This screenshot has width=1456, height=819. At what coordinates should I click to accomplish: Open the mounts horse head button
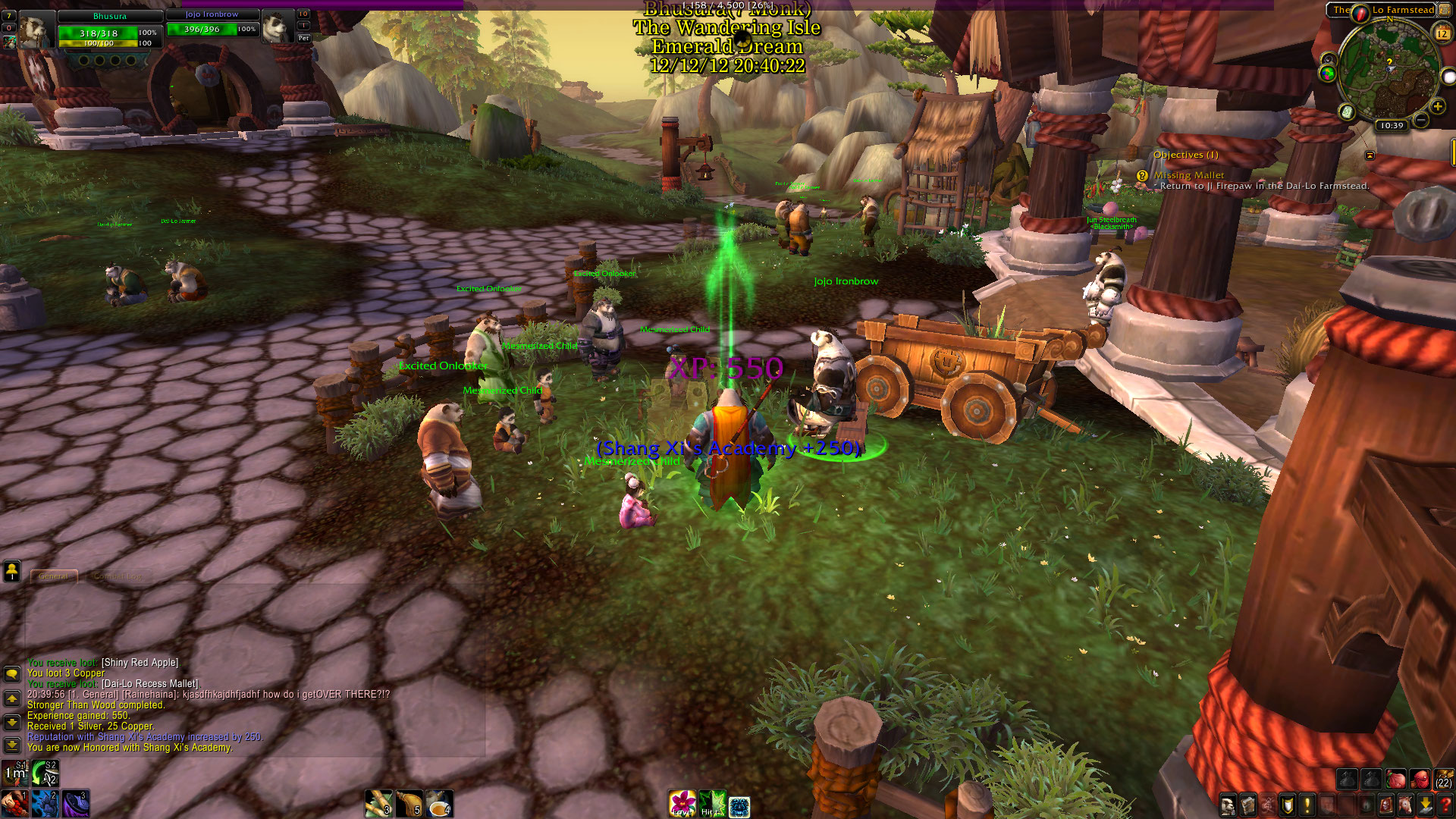click(1405, 805)
